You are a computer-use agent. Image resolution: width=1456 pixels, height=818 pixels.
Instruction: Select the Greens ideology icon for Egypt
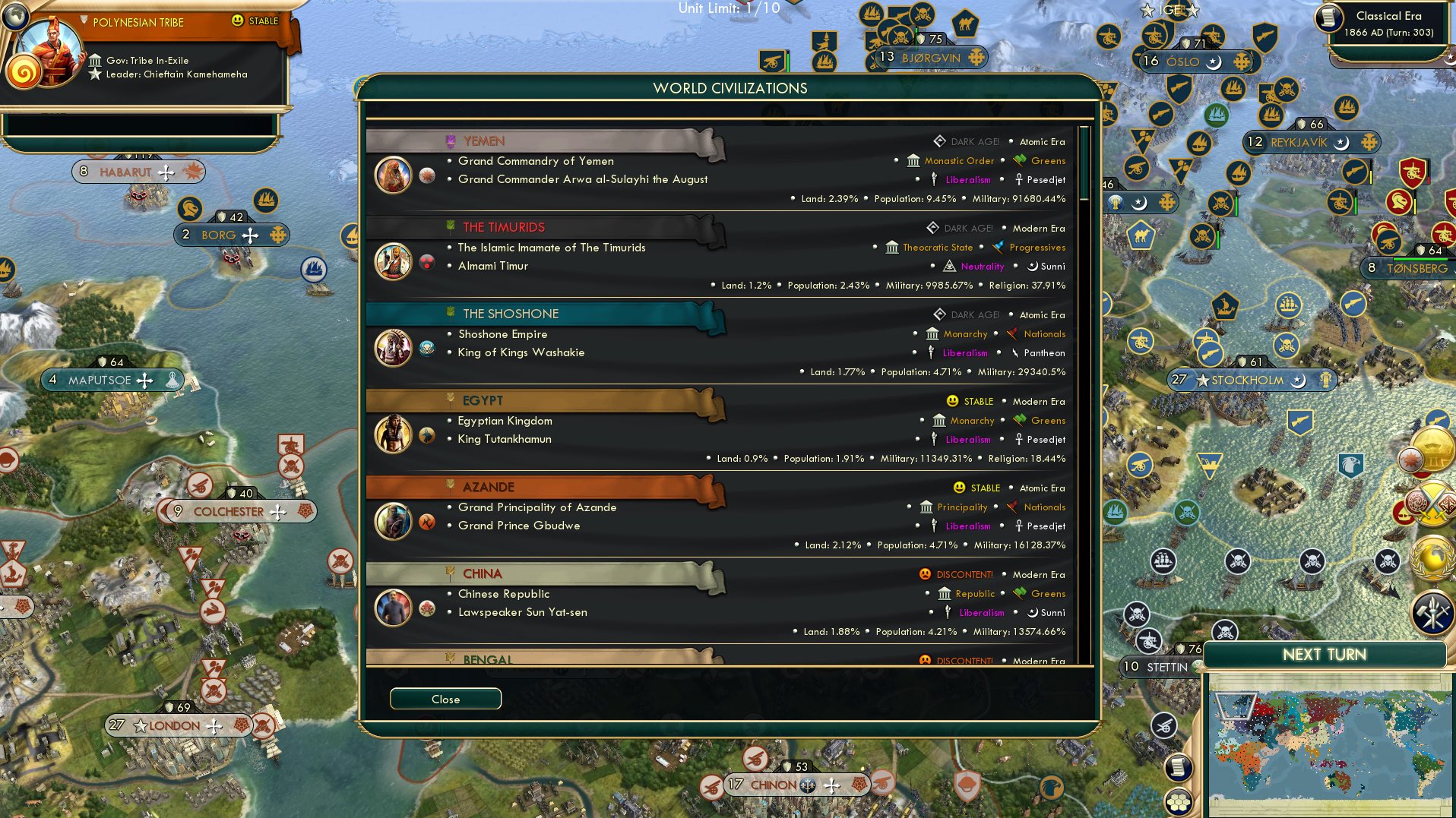[1019, 421]
